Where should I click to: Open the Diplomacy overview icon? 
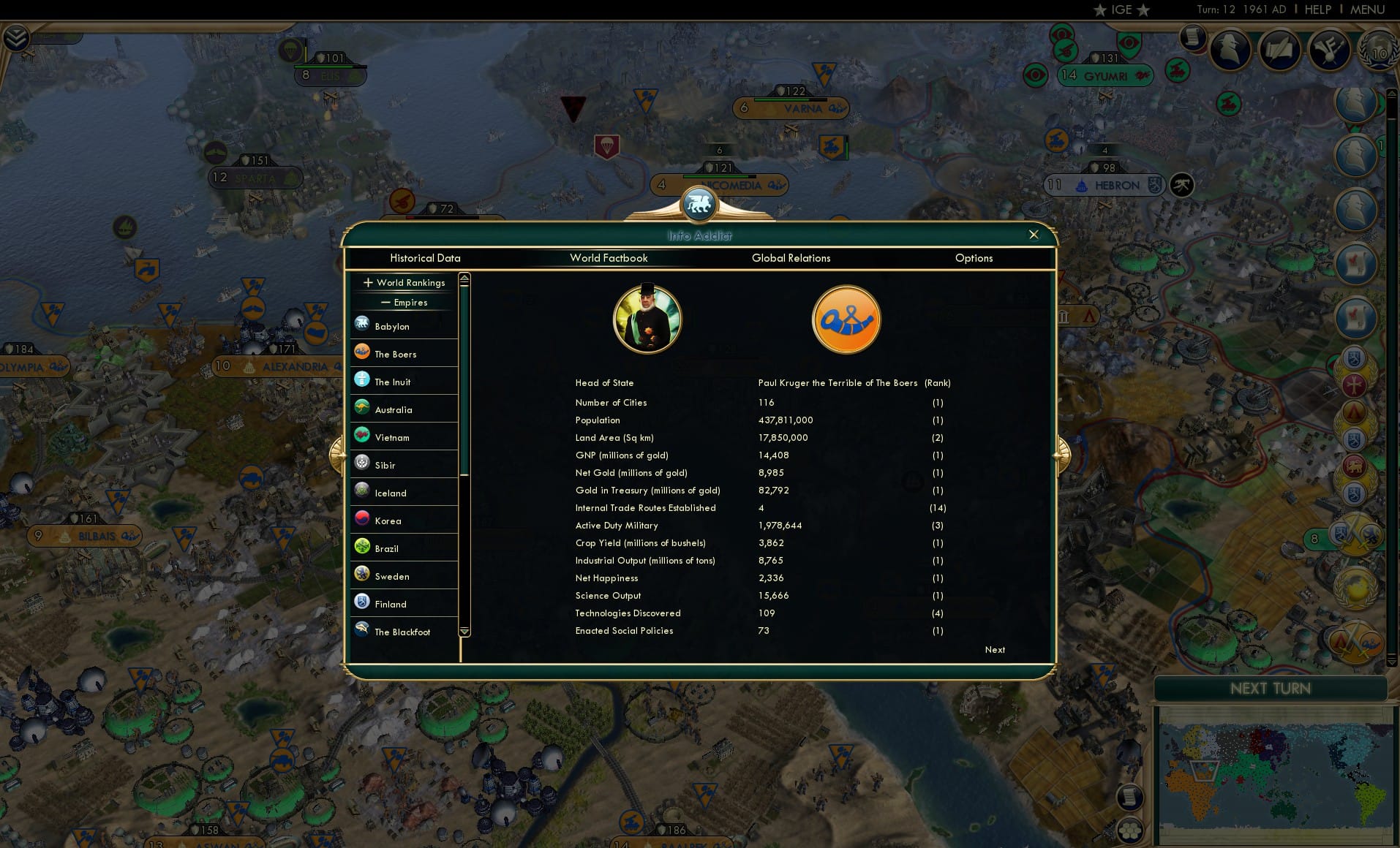(x=1330, y=49)
